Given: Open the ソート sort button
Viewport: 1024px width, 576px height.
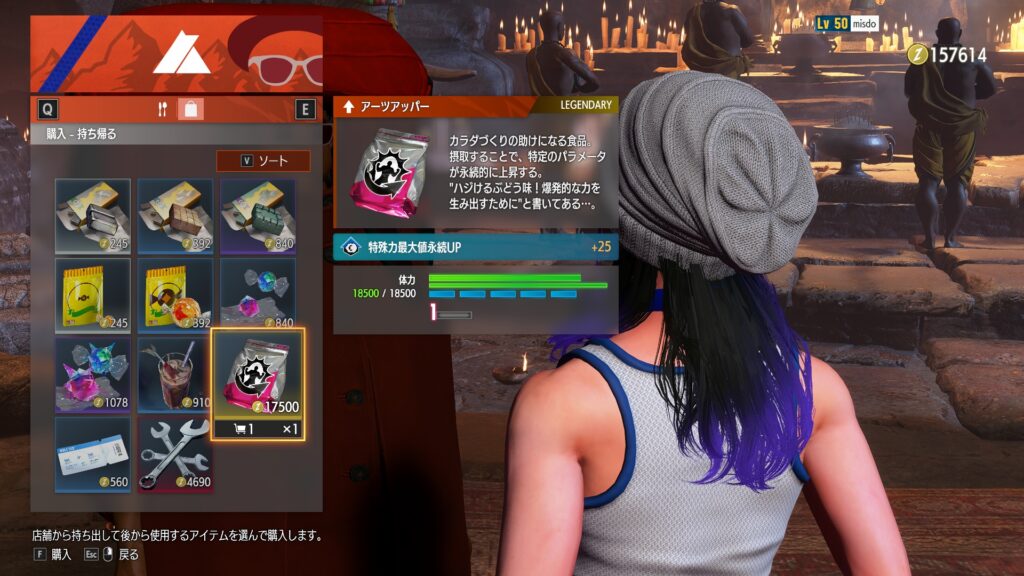Looking at the screenshot, I should coord(263,161).
